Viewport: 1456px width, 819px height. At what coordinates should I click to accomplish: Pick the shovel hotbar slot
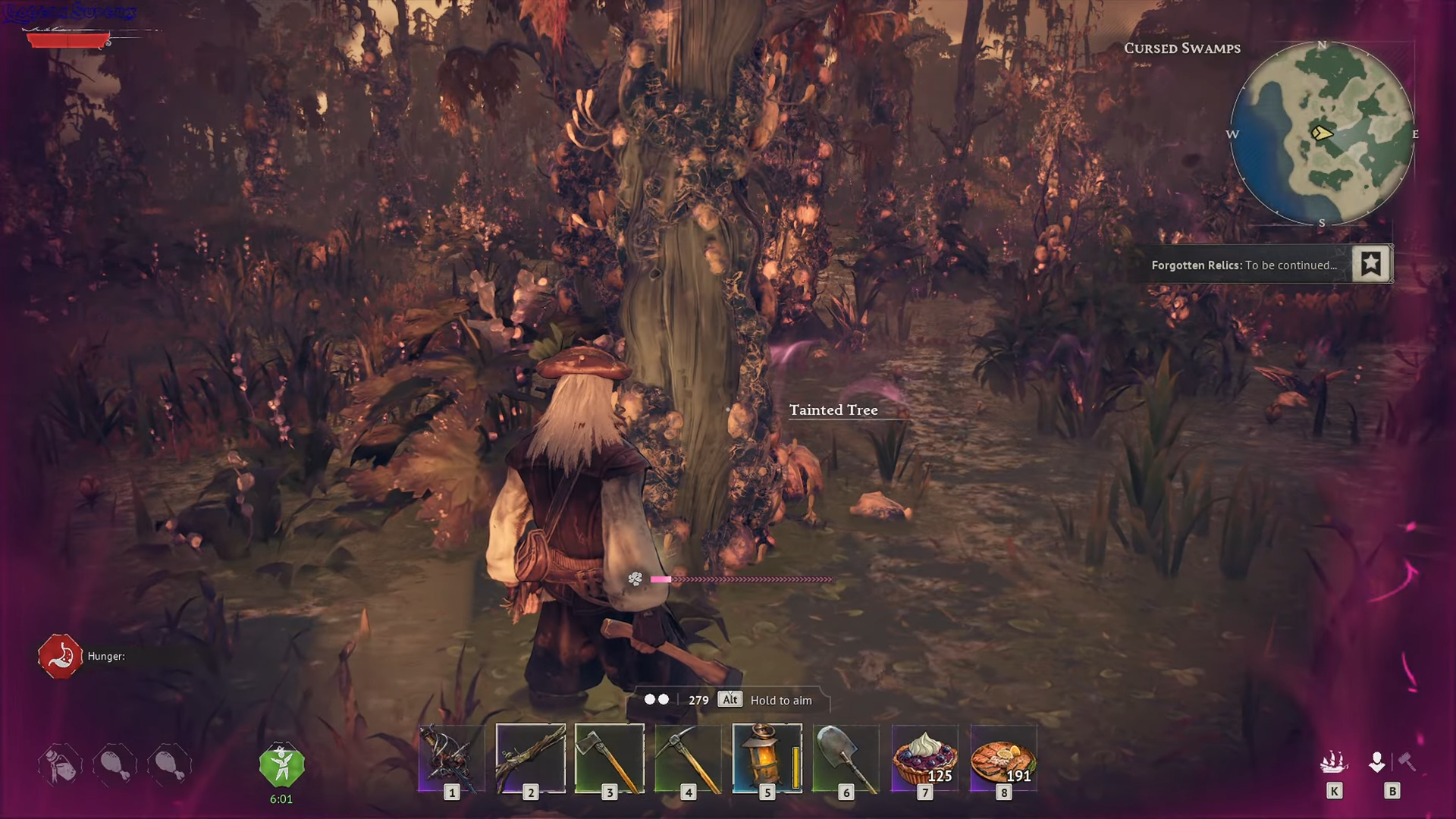coord(846,758)
